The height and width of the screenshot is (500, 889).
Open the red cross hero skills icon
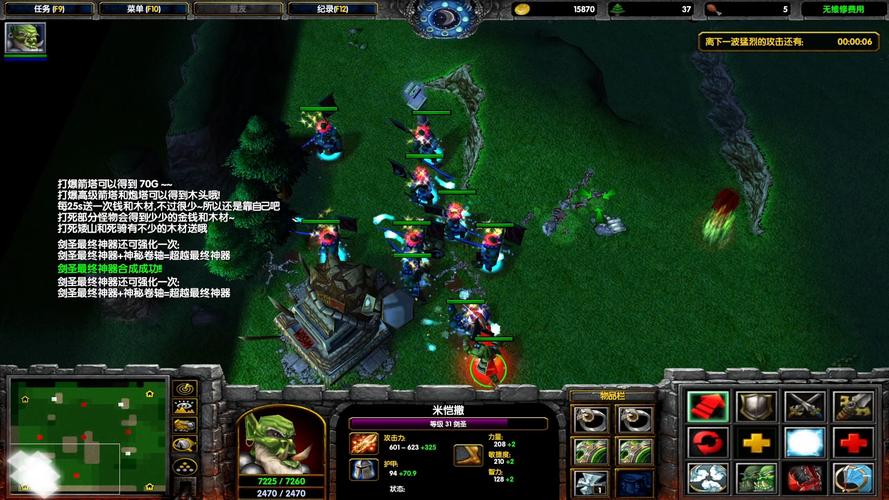tap(852, 441)
